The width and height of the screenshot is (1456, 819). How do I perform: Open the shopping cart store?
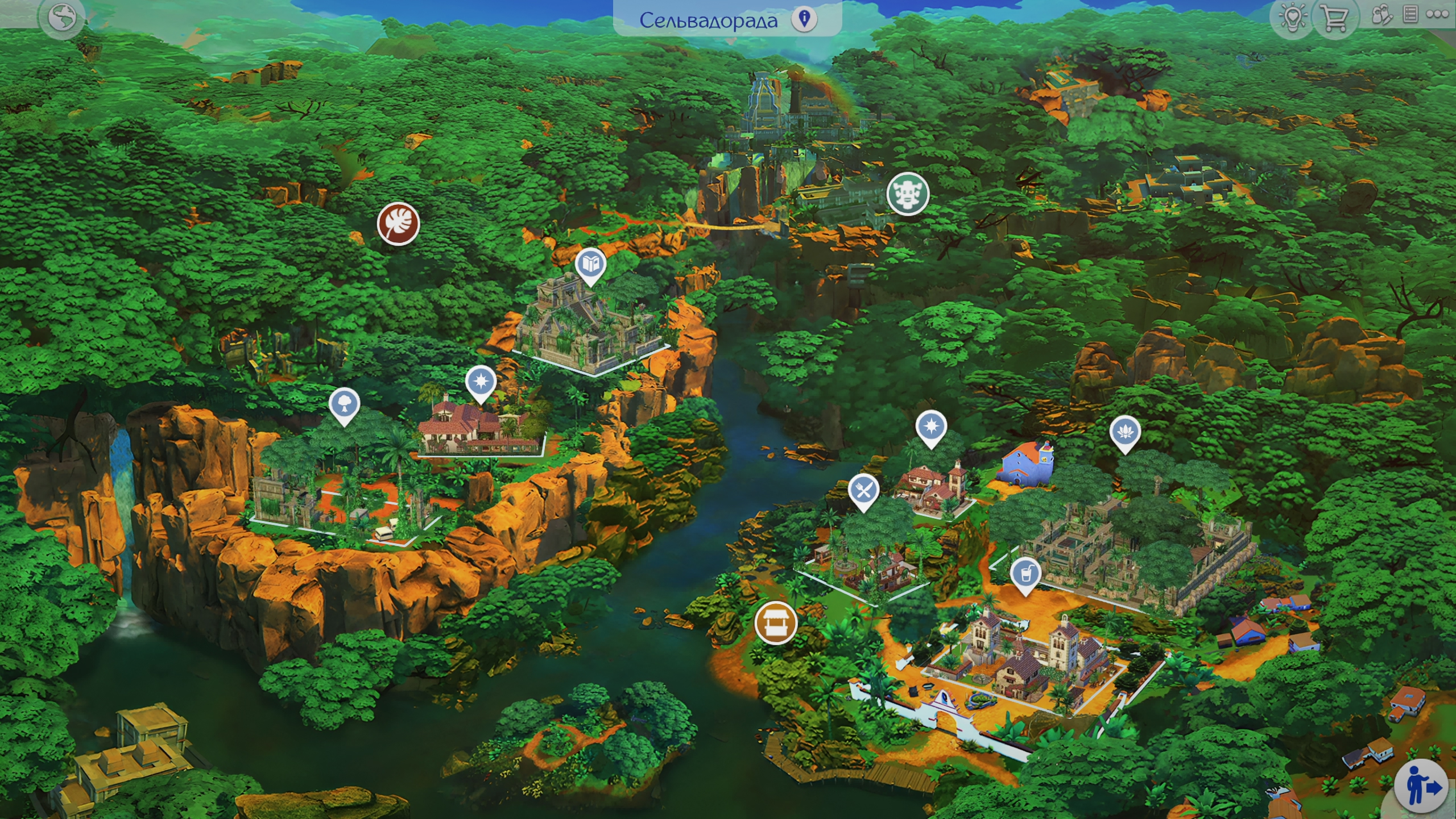click(1334, 18)
